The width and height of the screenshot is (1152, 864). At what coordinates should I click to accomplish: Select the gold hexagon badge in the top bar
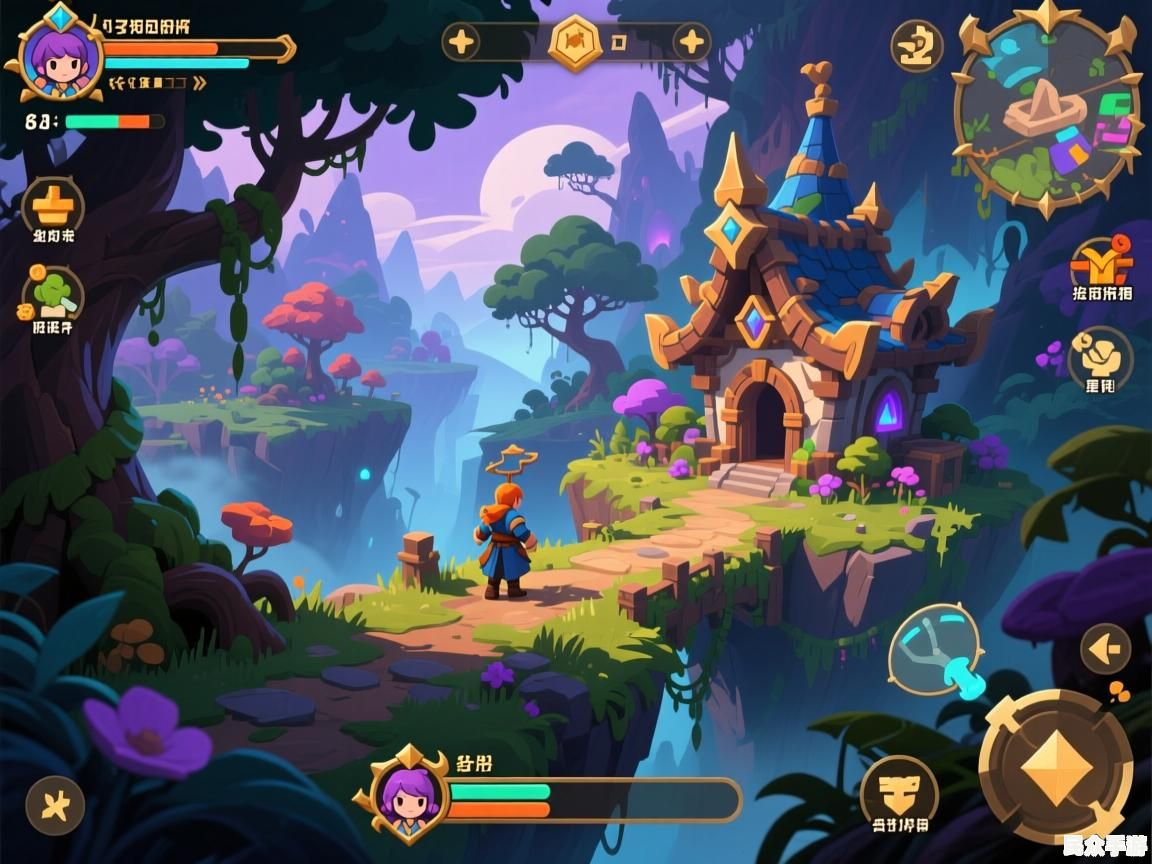(576, 42)
